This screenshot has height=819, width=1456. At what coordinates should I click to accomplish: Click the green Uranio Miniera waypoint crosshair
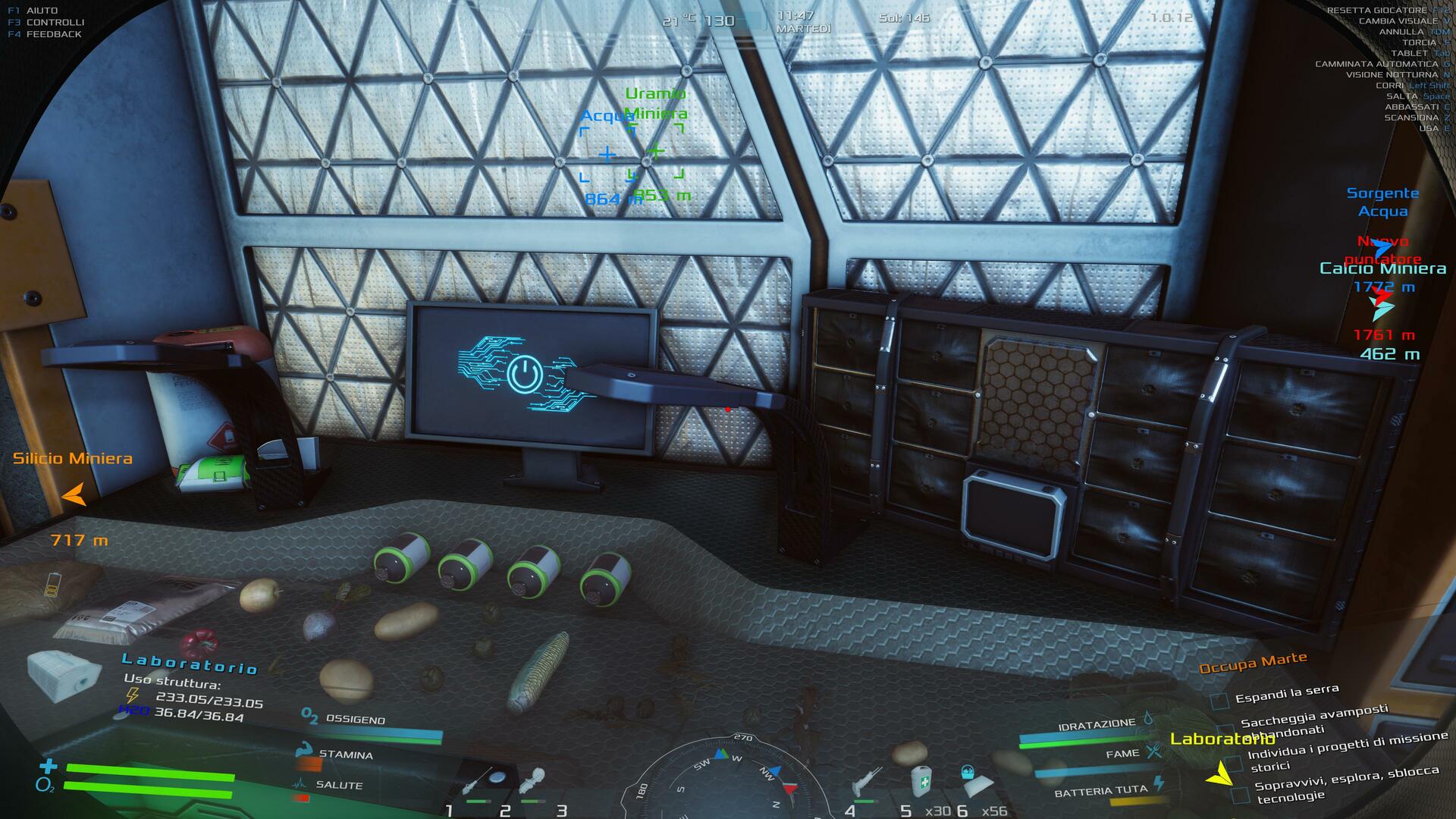657,151
